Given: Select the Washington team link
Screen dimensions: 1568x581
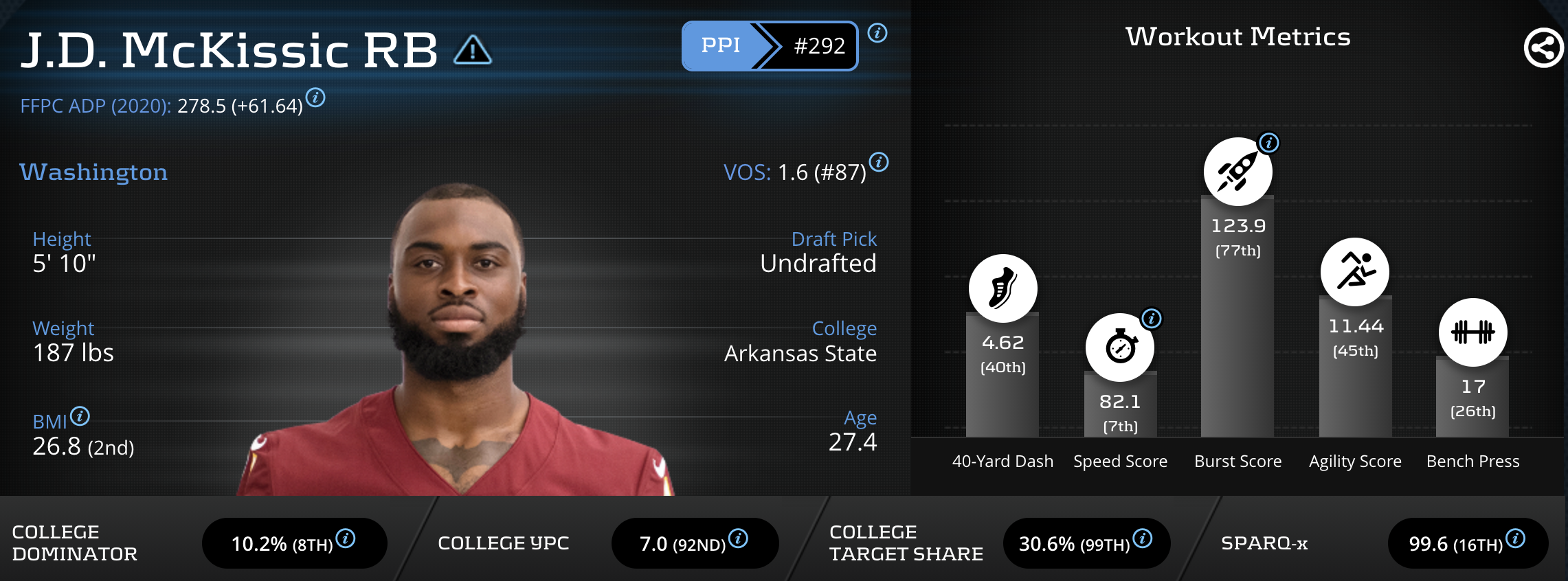Looking at the screenshot, I should click(x=93, y=172).
